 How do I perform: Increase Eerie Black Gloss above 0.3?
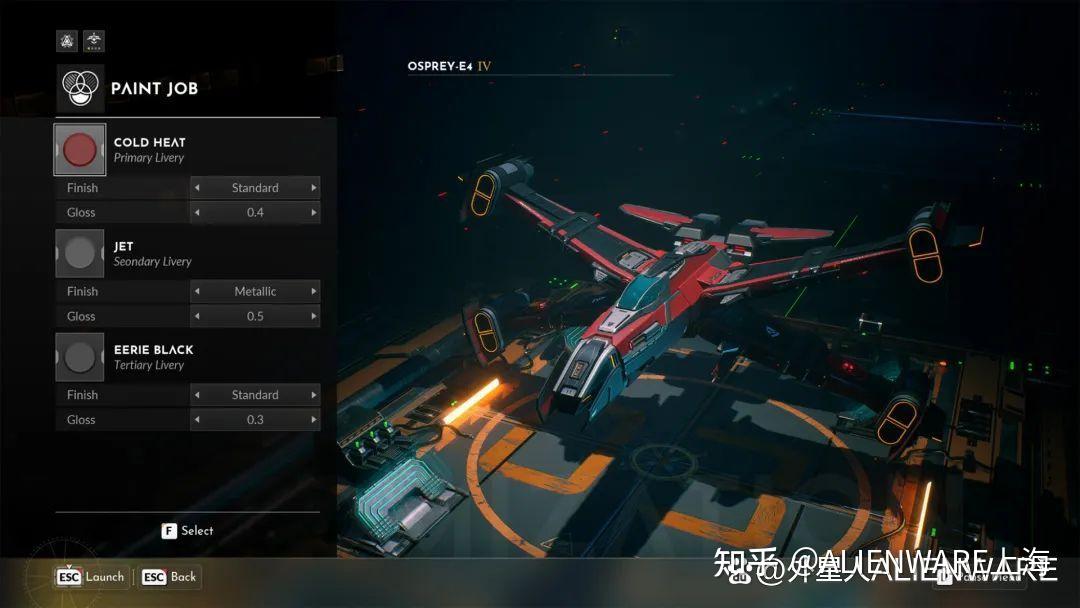point(314,420)
